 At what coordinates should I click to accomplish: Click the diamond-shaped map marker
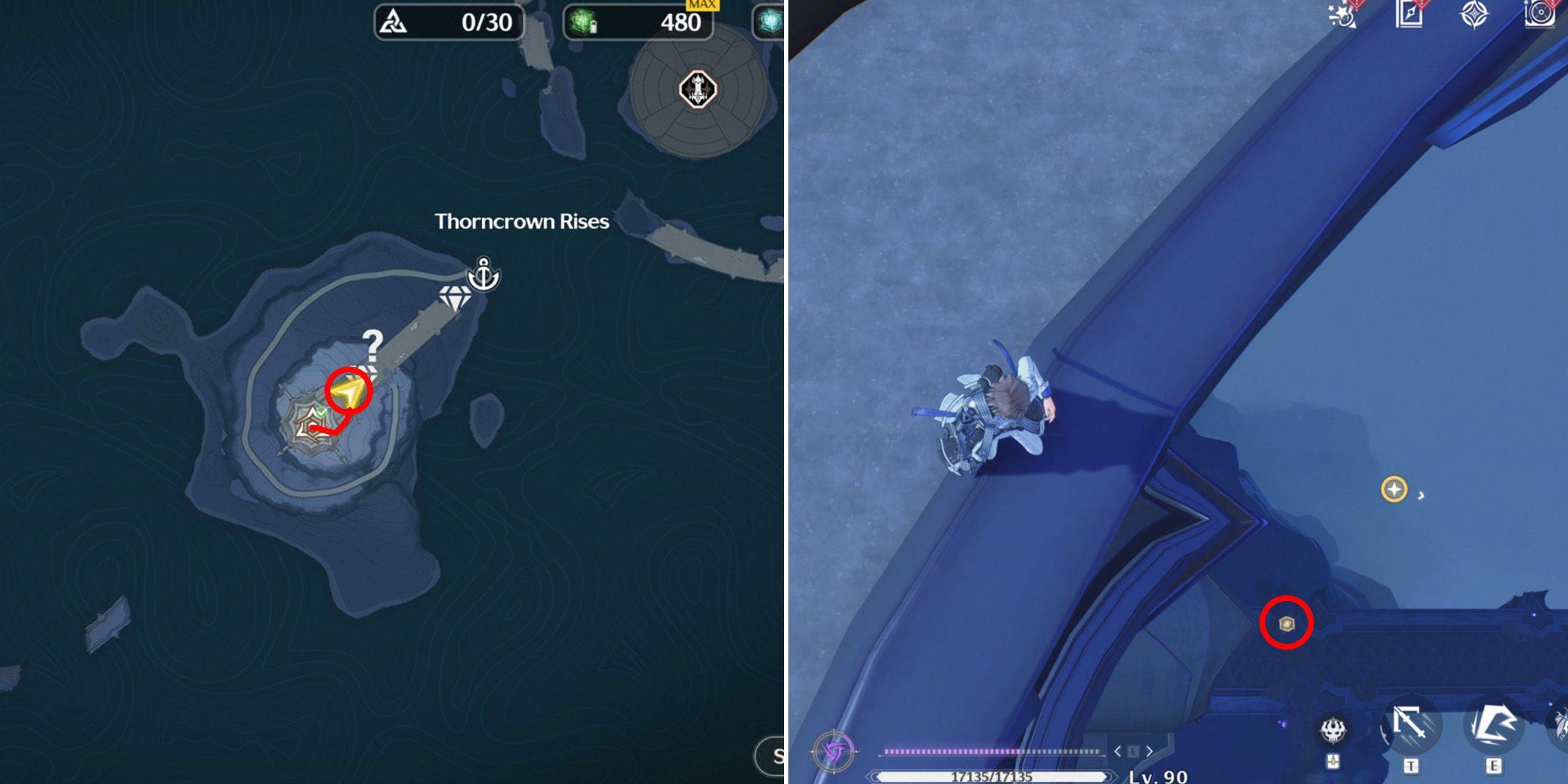[x=454, y=298]
